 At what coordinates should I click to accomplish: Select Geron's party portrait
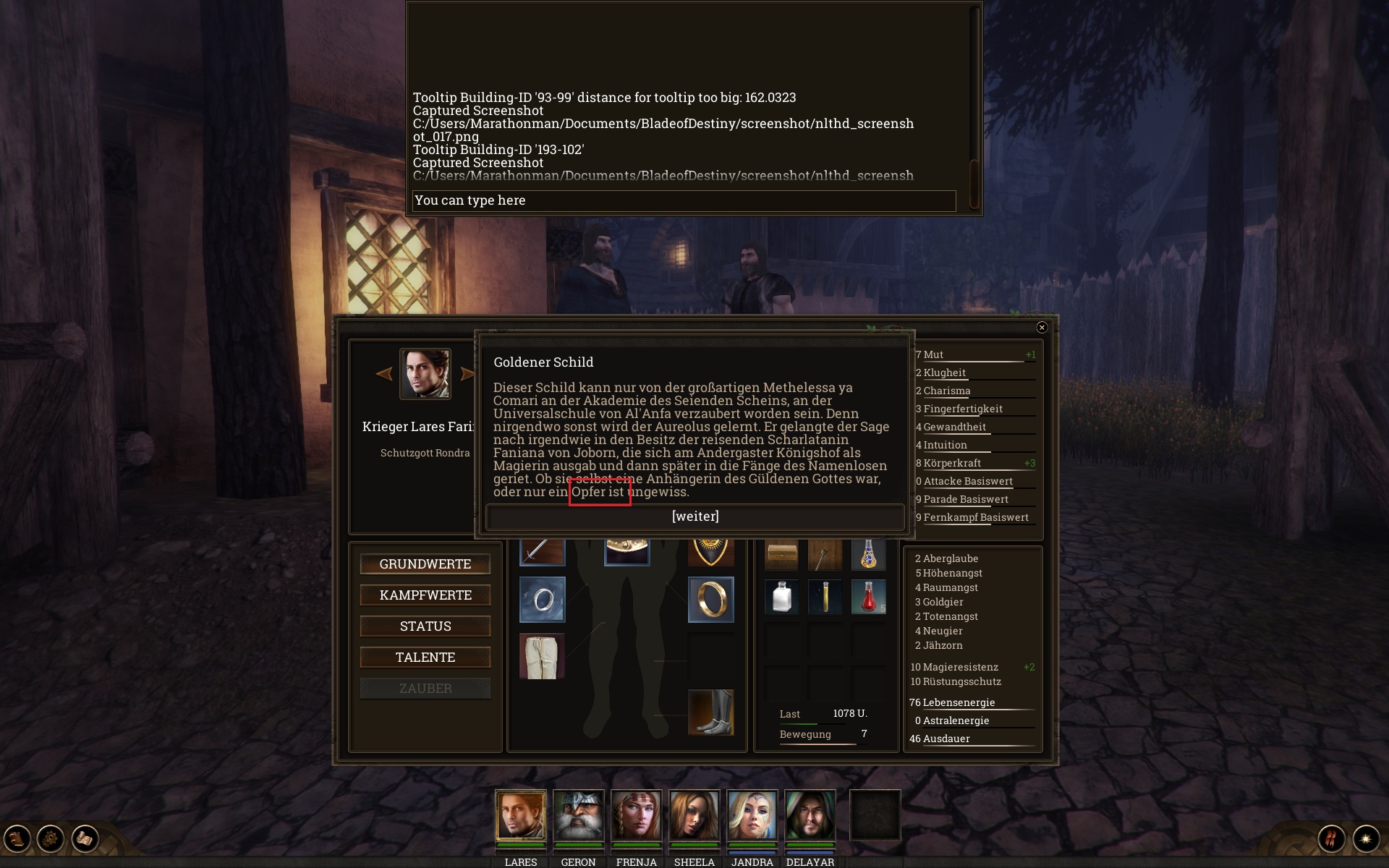click(578, 815)
